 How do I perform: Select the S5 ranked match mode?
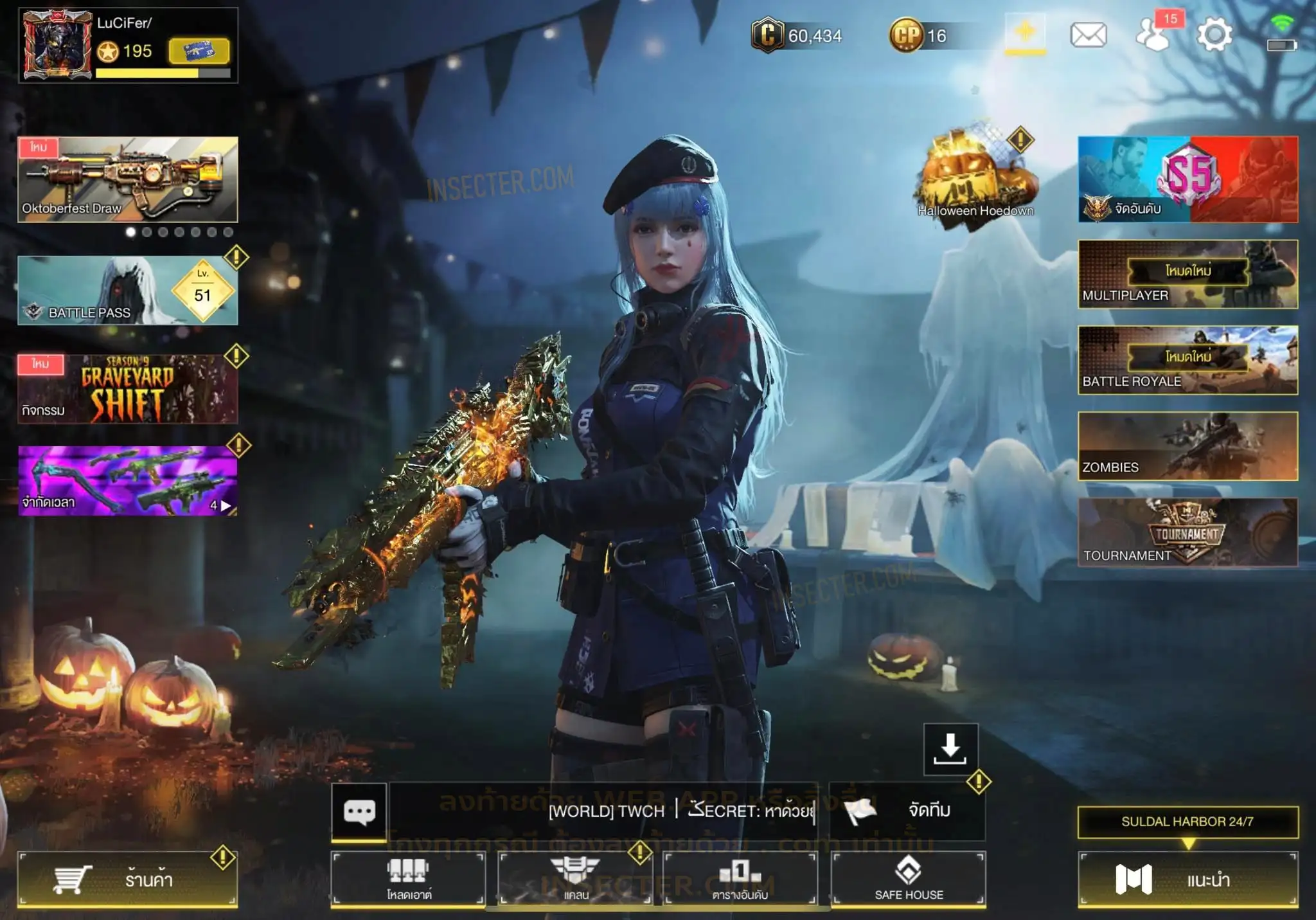[x=1187, y=179]
